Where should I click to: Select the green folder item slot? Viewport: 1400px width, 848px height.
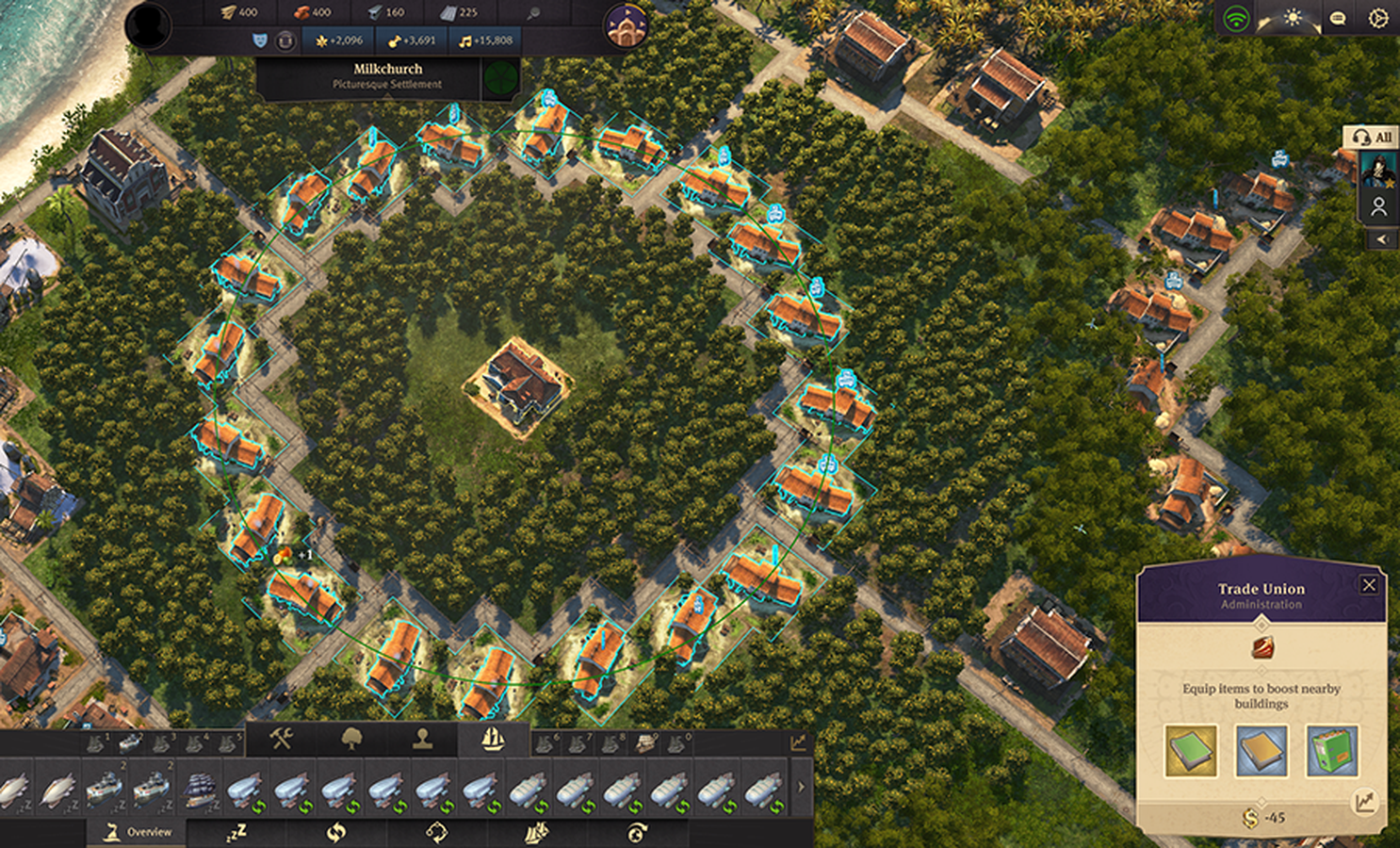click(x=1331, y=751)
